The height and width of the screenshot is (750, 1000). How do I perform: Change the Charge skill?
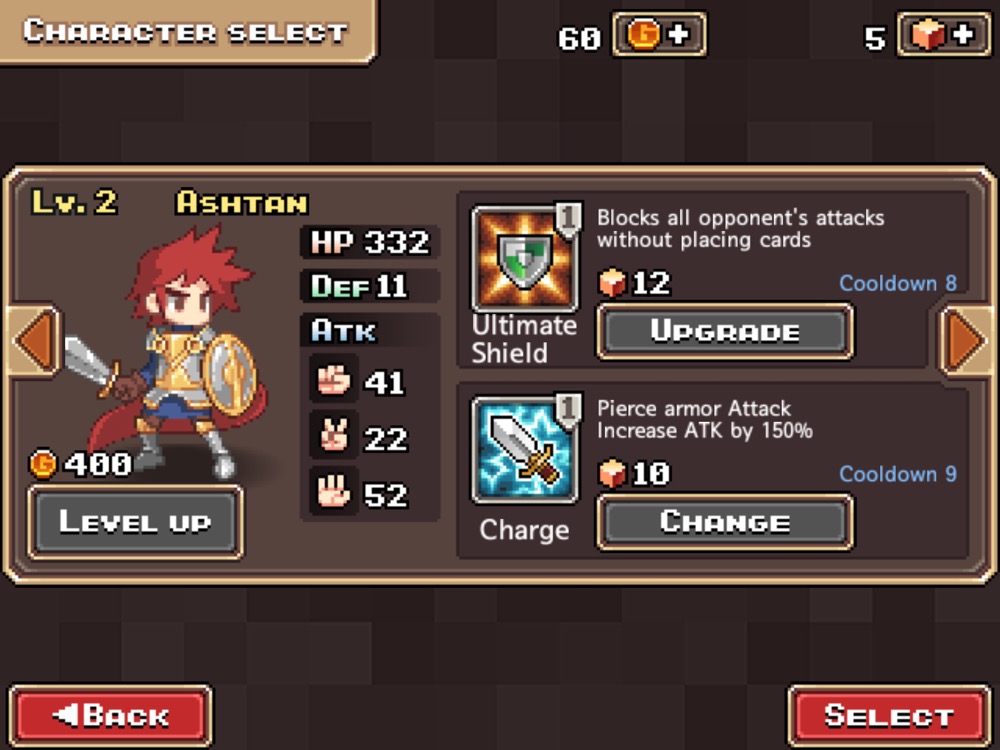pyautogui.click(x=725, y=522)
